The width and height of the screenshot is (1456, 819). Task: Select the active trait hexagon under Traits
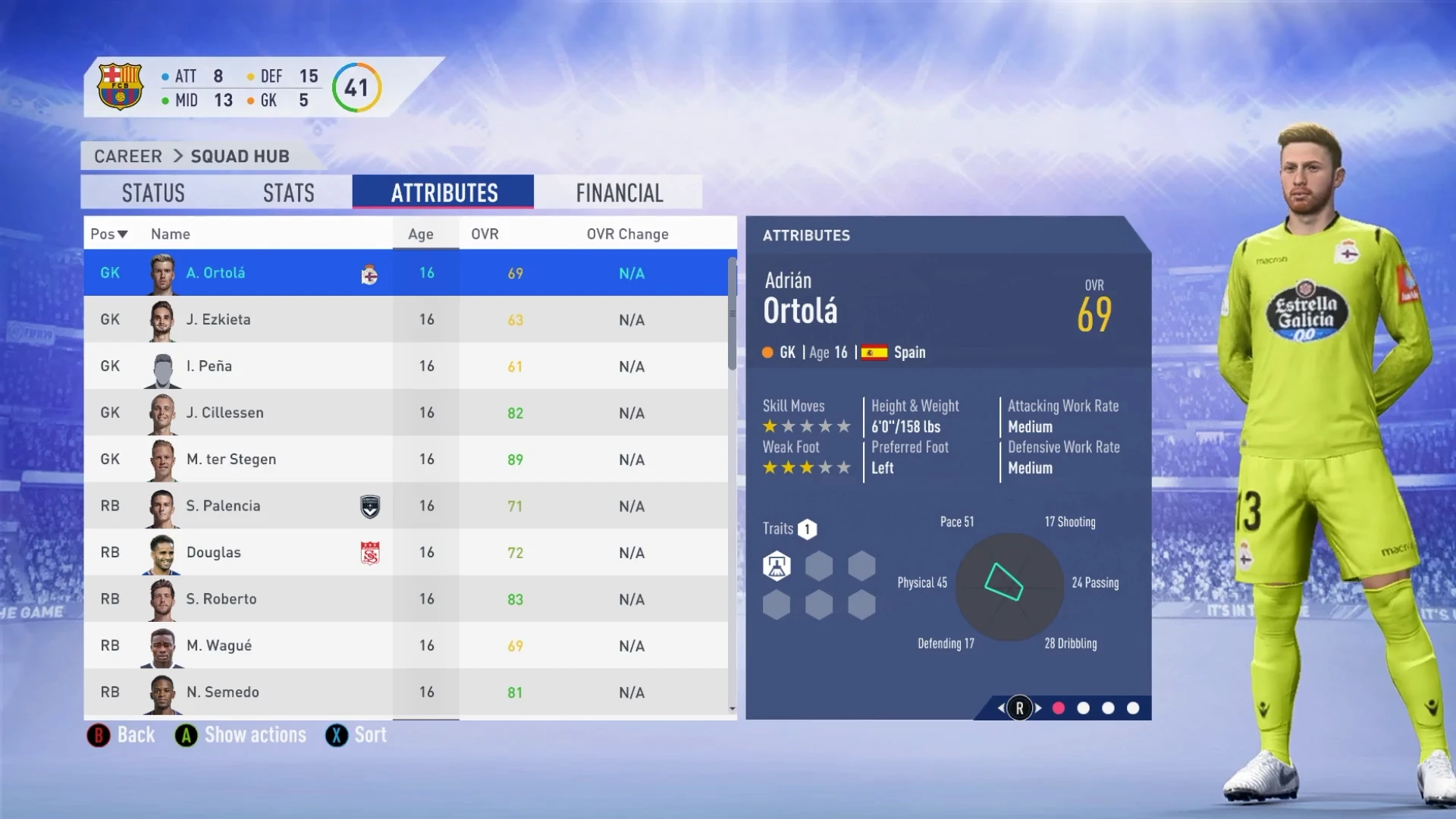tap(777, 565)
